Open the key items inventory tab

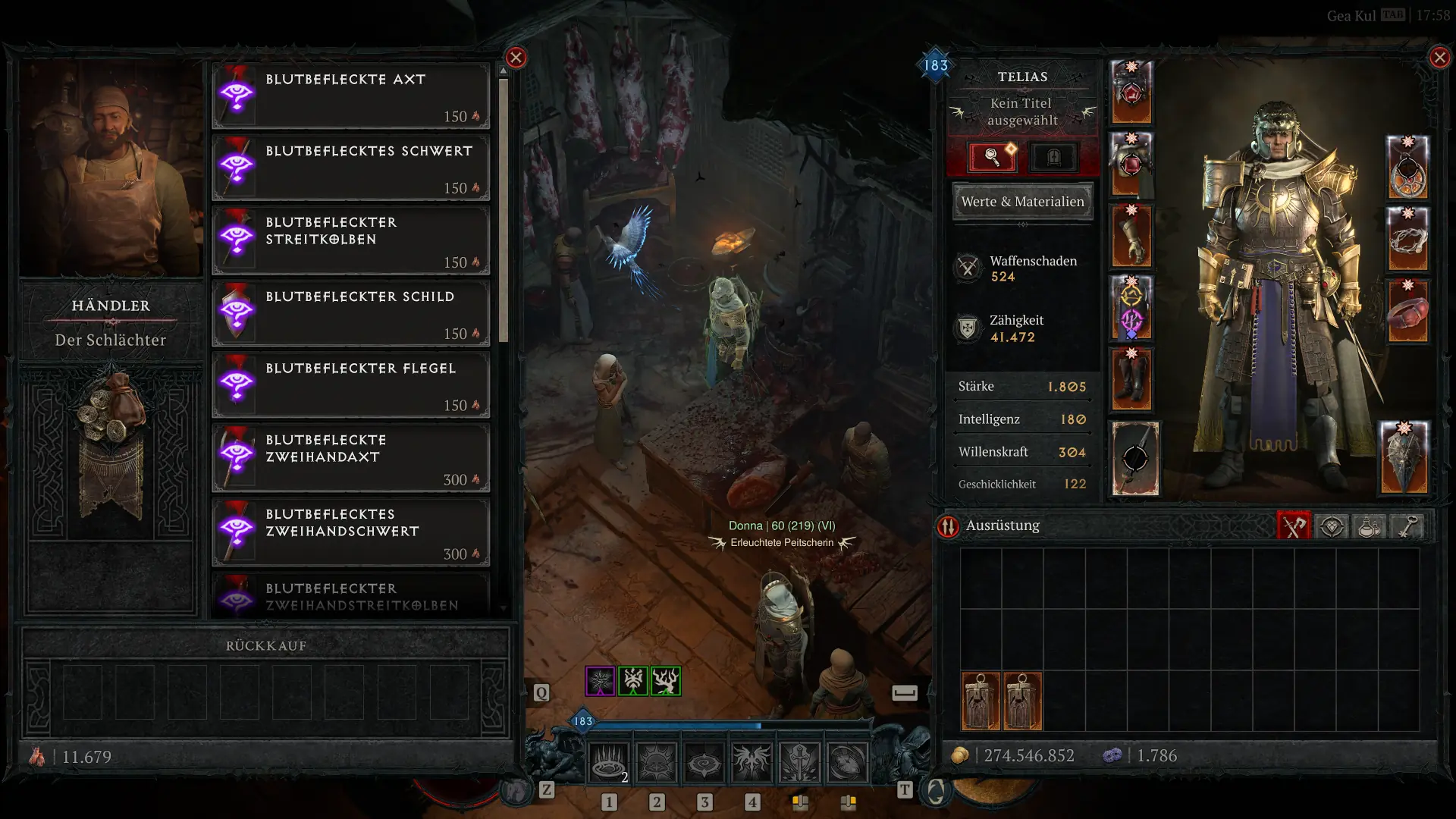click(x=1407, y=526)
